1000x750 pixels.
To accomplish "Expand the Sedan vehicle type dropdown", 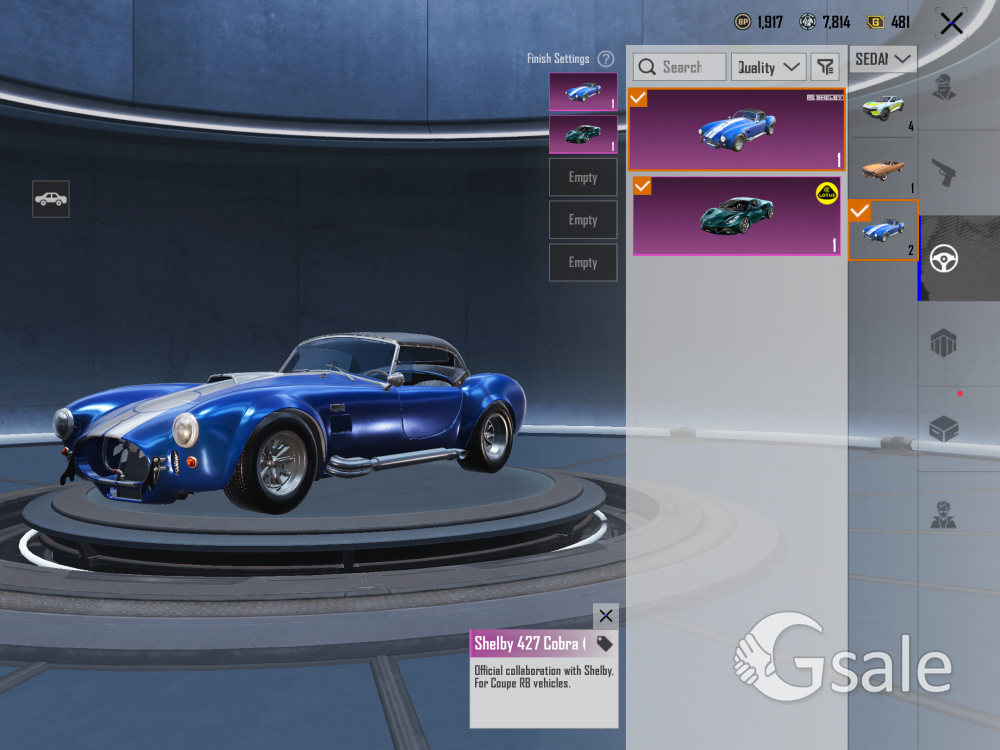I will pos(883,59).
